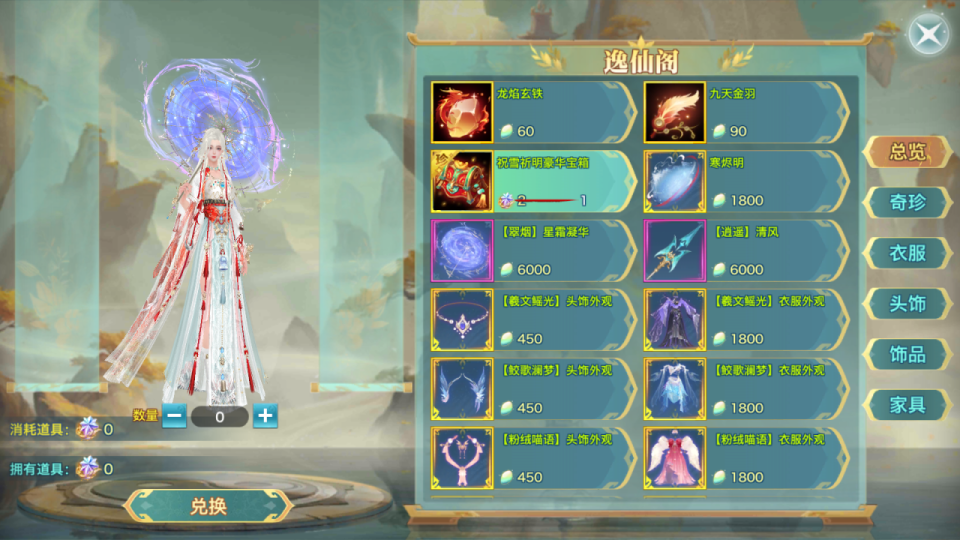Open the 家具 furniture tab
960x540 pixels.
point(907,405)
